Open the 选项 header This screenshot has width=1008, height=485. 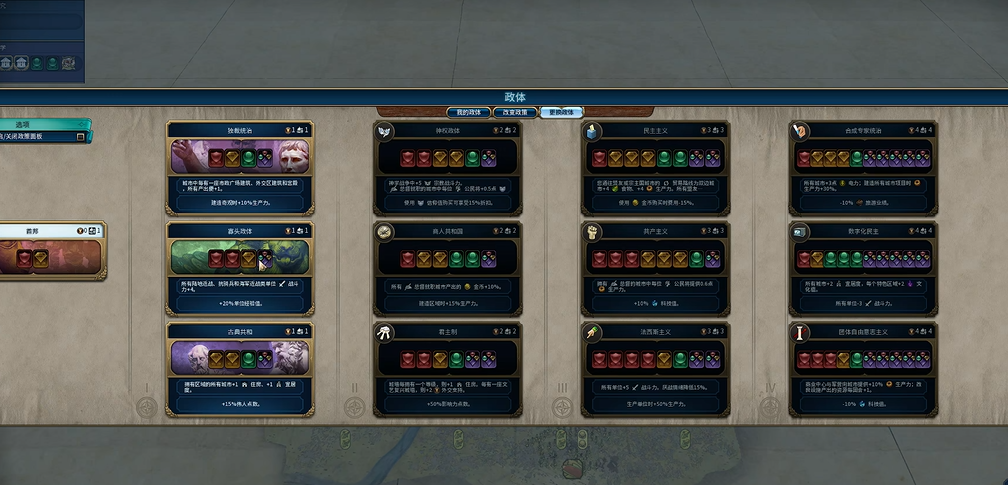coord(42,125)
